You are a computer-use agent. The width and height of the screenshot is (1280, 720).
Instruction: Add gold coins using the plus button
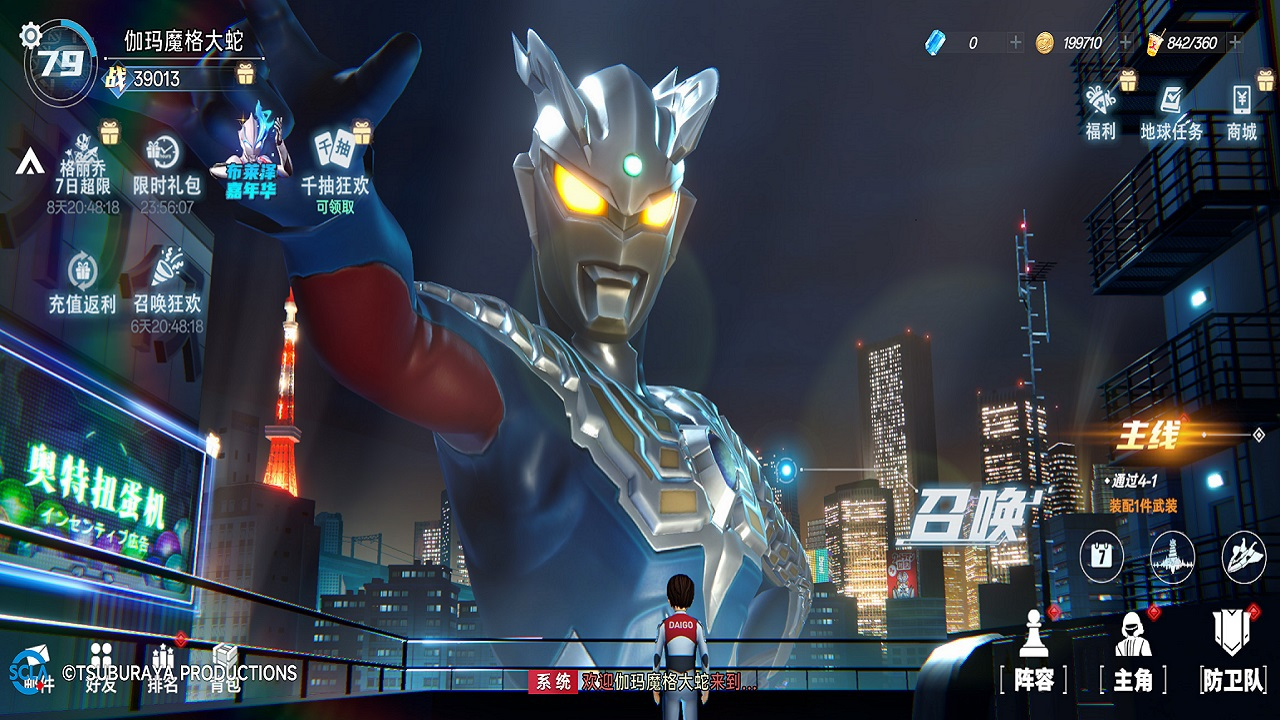coord(1126,42)
